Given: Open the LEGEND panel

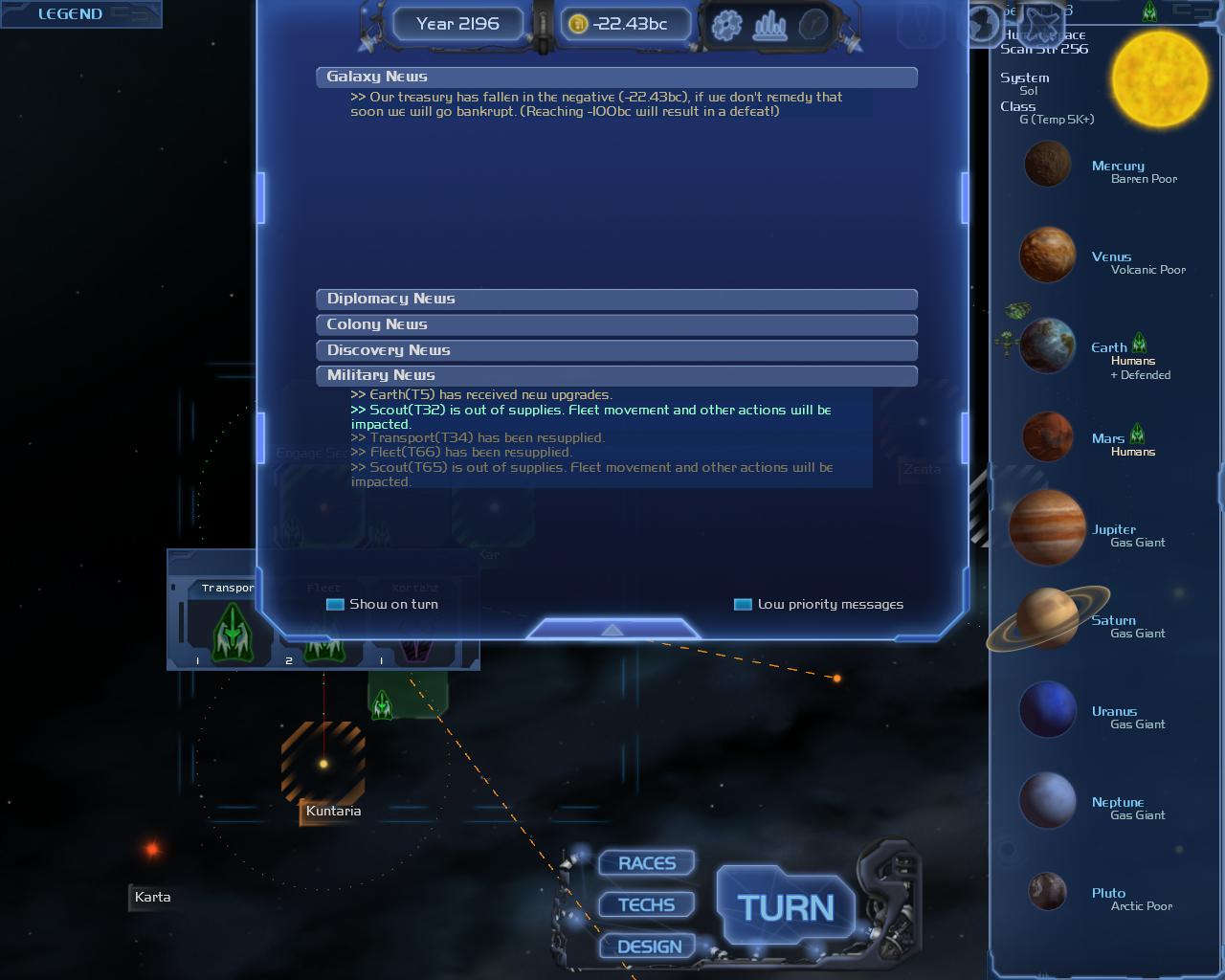Looking at the screenshot, I should pyautogui.click(x=70, y=13).
